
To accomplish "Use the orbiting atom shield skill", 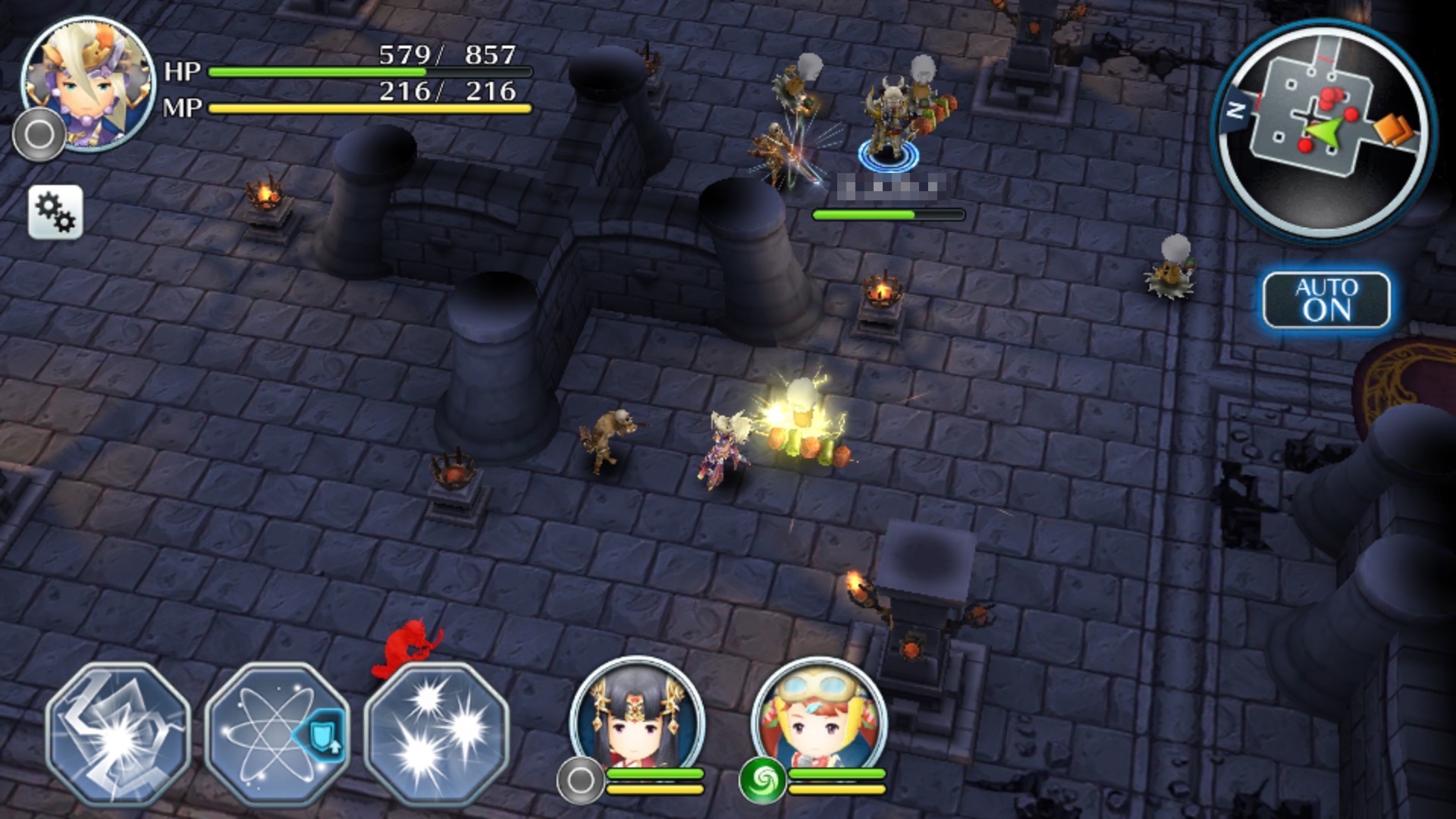I will [277, 734].
